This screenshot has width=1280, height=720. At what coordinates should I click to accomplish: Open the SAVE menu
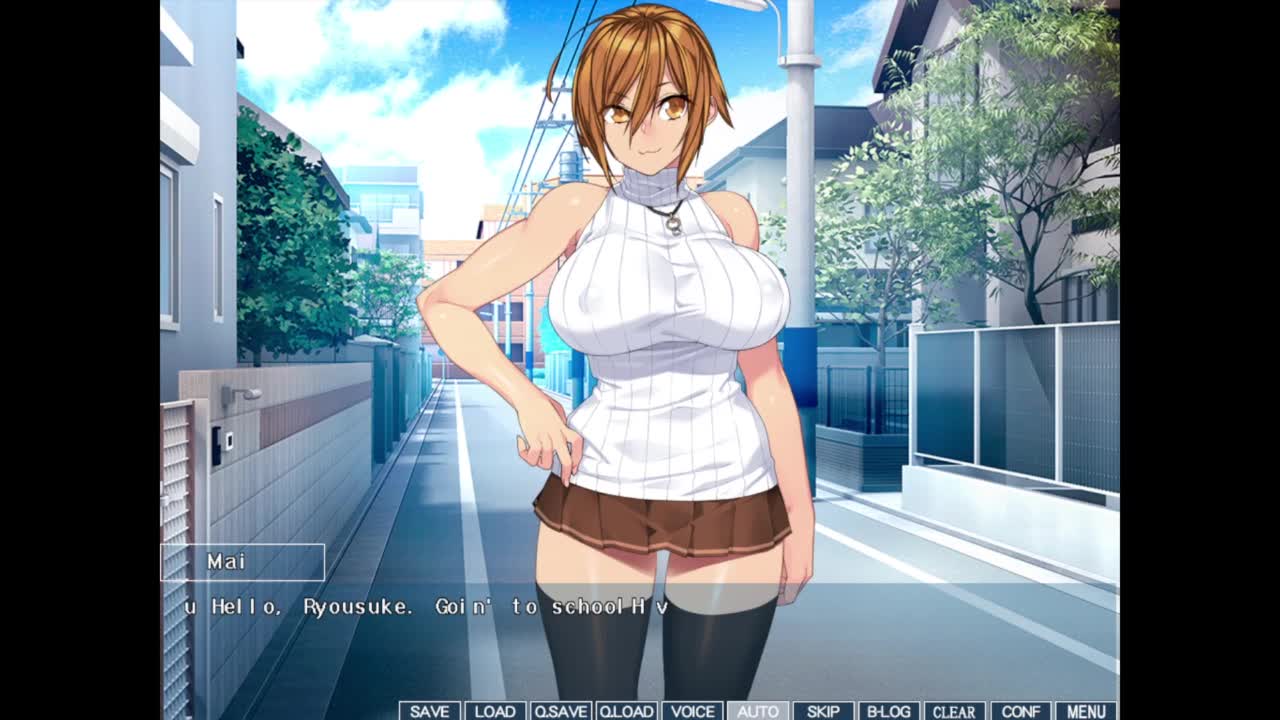[430, 711]
